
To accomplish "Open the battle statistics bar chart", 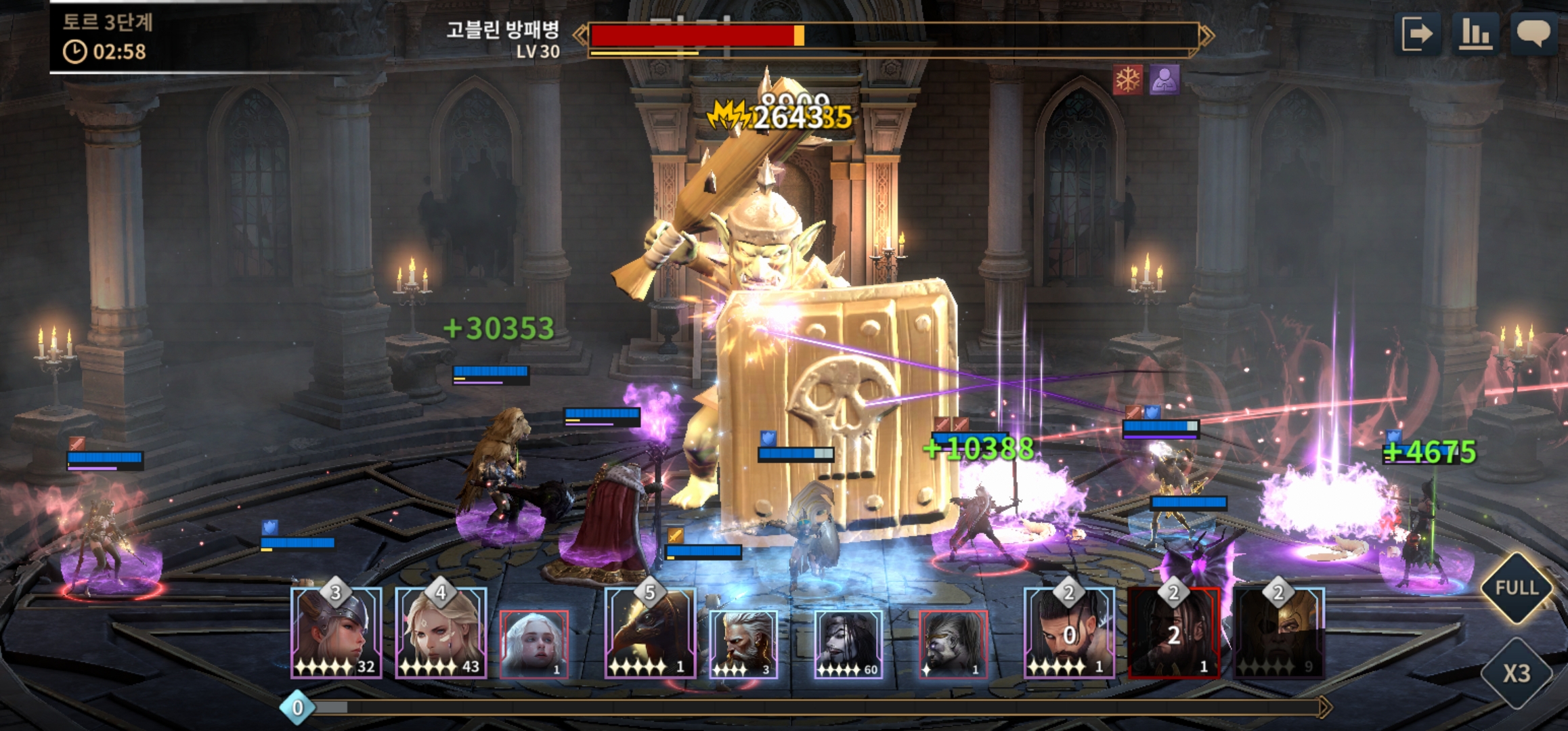I will (1475, 34).
